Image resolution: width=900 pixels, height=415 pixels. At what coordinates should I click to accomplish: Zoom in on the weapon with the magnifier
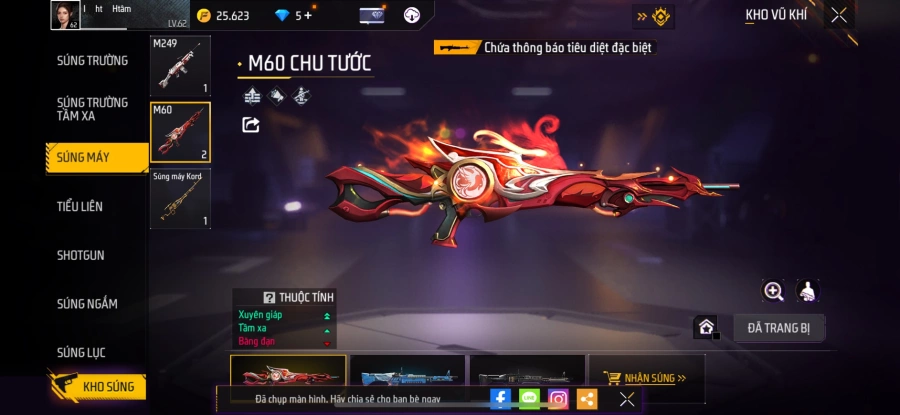coord(773,291)
